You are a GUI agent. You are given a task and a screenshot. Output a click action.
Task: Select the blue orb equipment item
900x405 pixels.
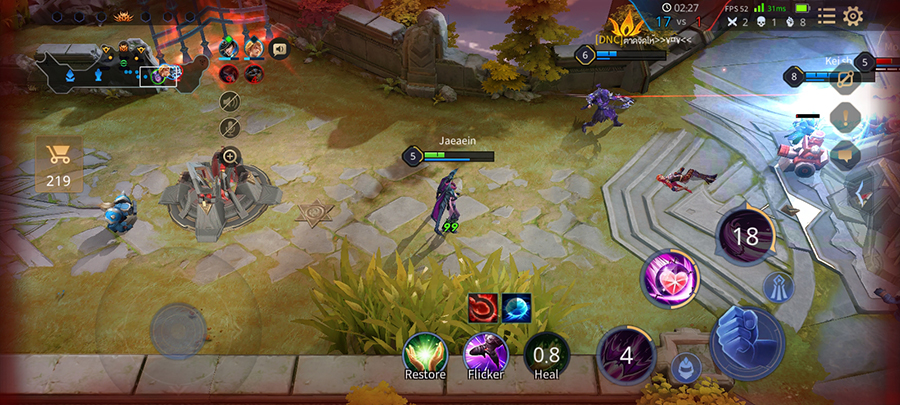coord(517,308)
